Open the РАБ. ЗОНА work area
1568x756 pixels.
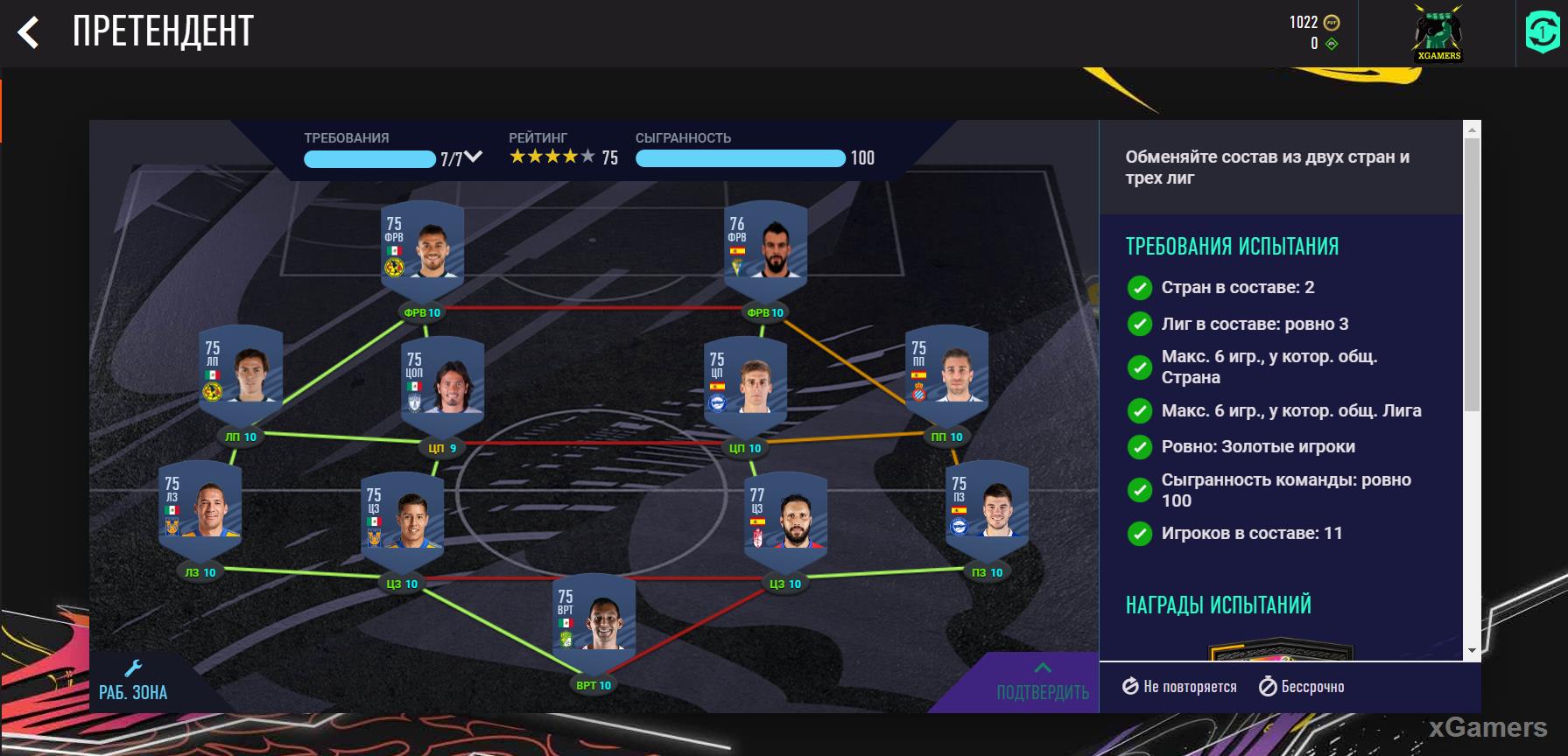pos(133,682)
